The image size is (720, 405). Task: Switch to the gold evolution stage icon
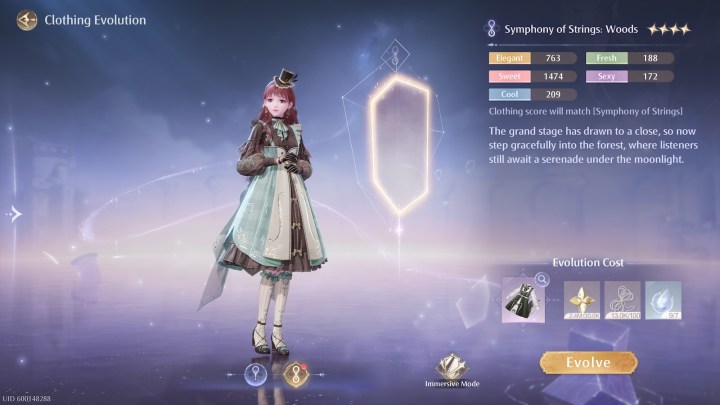[294, 374]
